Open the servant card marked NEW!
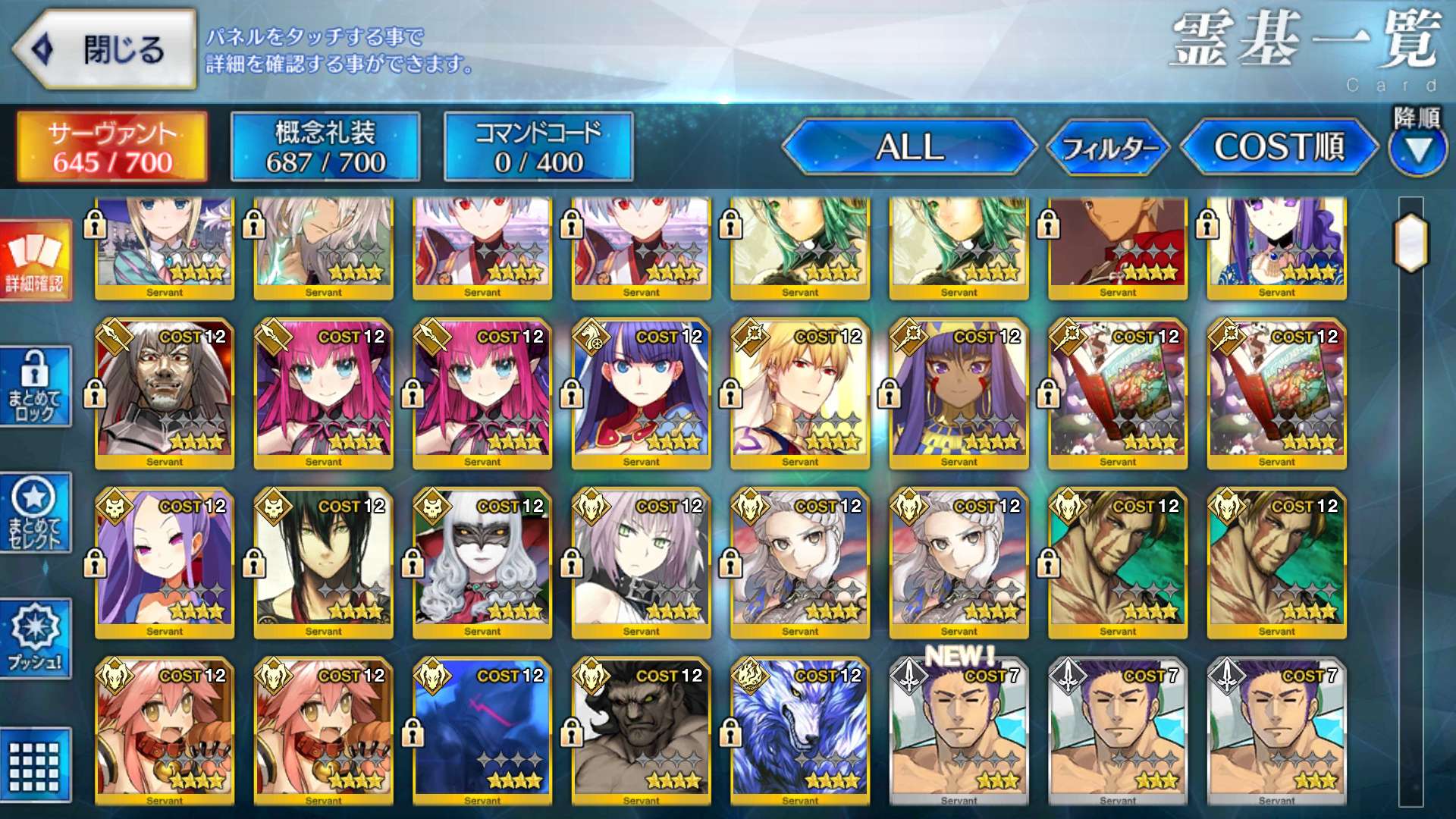Screen dimensions: 1456x819 click(x=959, y=732)
